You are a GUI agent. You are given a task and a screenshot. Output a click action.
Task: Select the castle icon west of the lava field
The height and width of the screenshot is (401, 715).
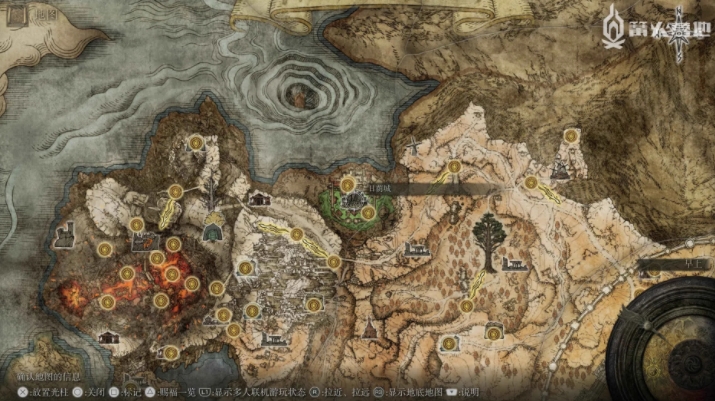pos(67,236)
